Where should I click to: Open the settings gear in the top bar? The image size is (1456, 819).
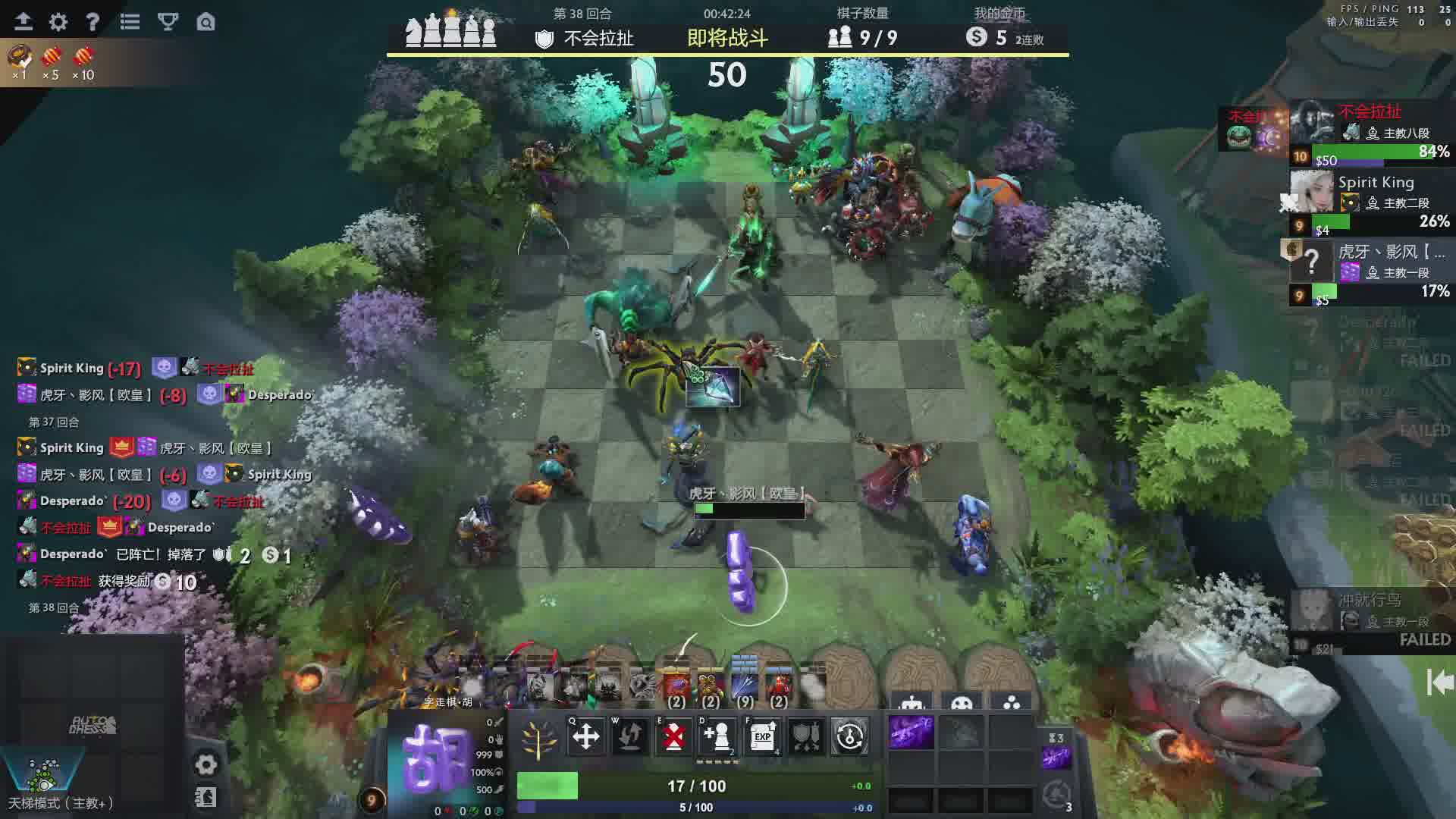(x=58, y=22)
